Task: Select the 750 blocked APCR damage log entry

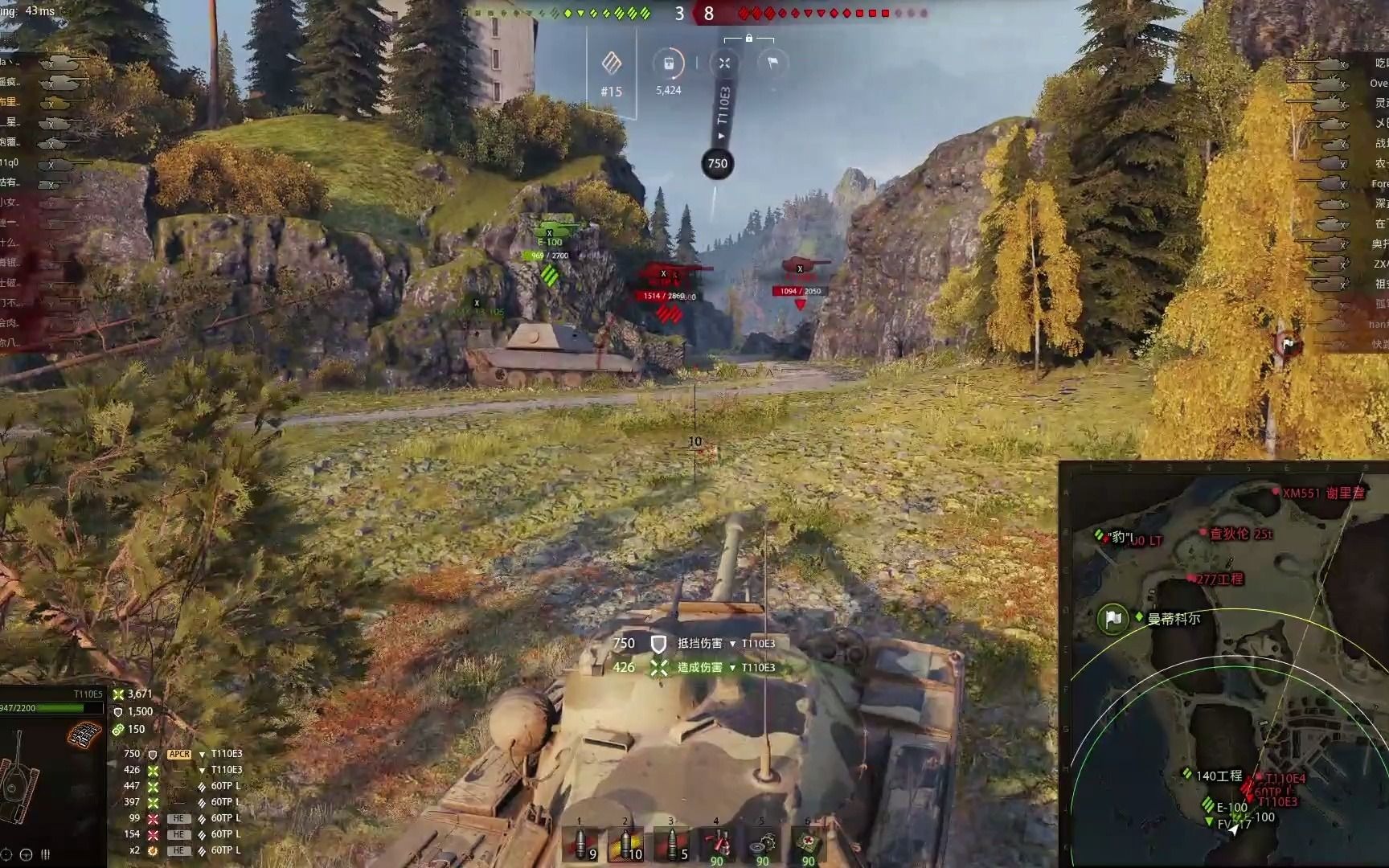Action: pyautogui.click(x=181, y=754)
